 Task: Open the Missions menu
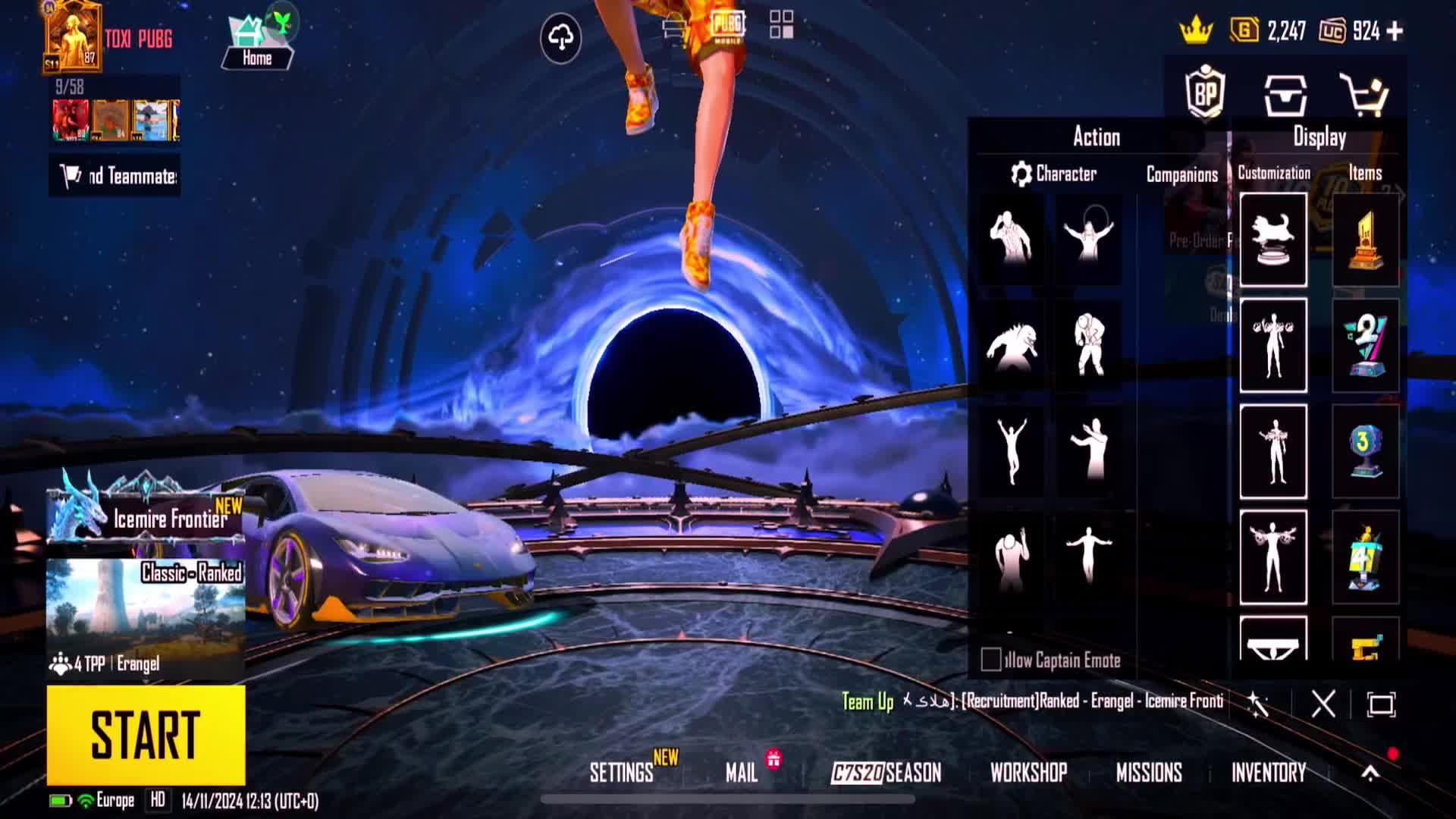[1149, 773]
